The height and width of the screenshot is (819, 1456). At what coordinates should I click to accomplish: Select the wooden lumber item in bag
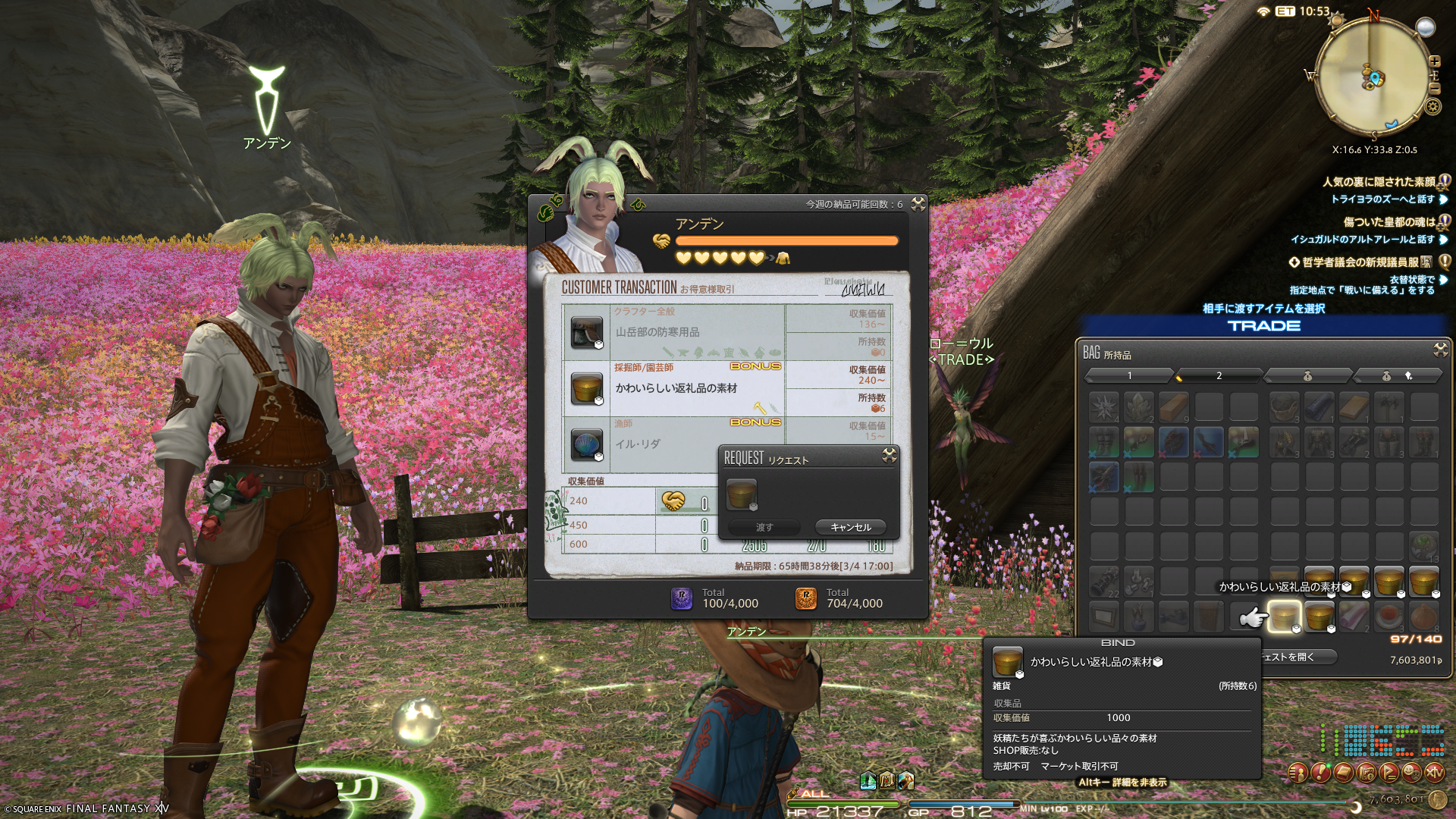[x=1174, y=407]
